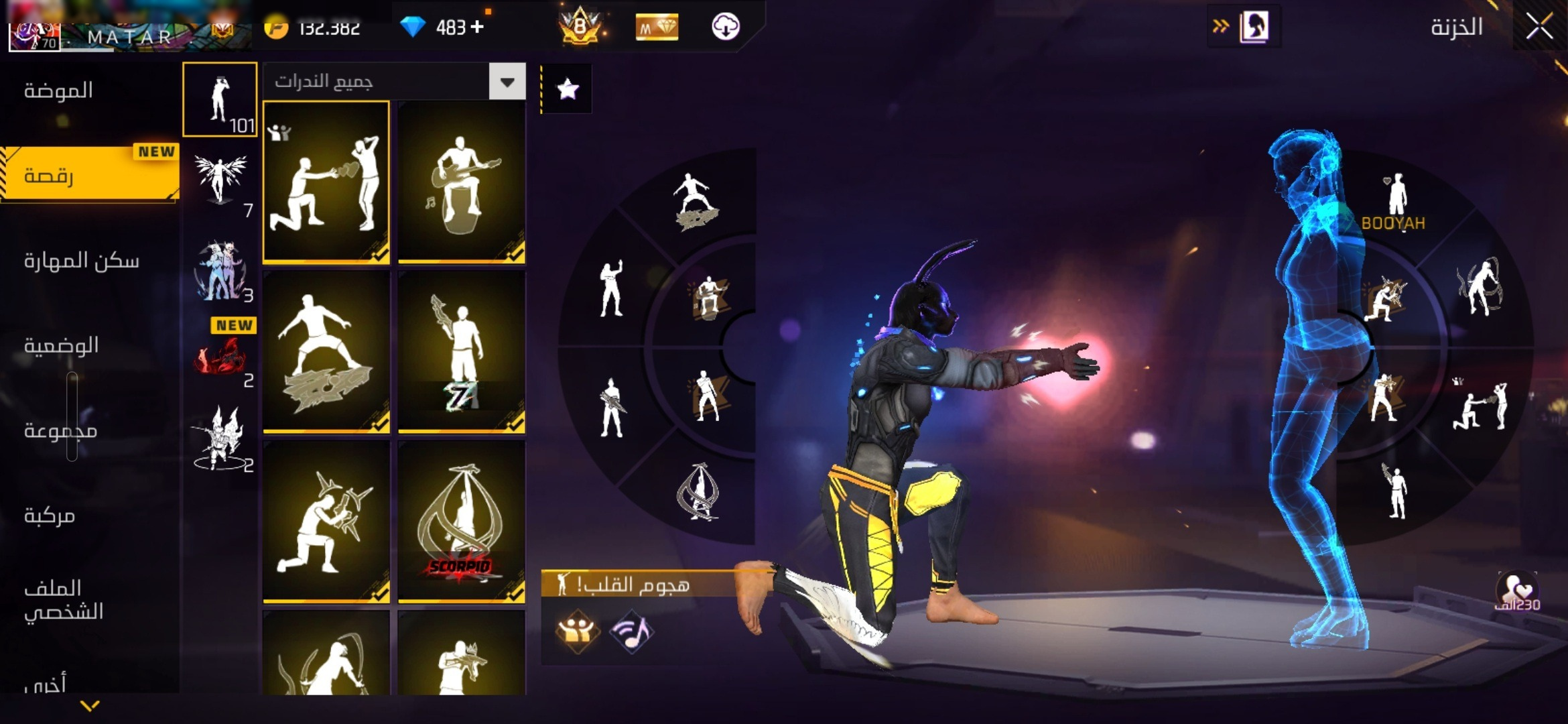The width and height of the screenshot is (1568, 724).
Task: Switch to the مجموعة category tab
Action: pyautogui.click(x=61, y=430)
